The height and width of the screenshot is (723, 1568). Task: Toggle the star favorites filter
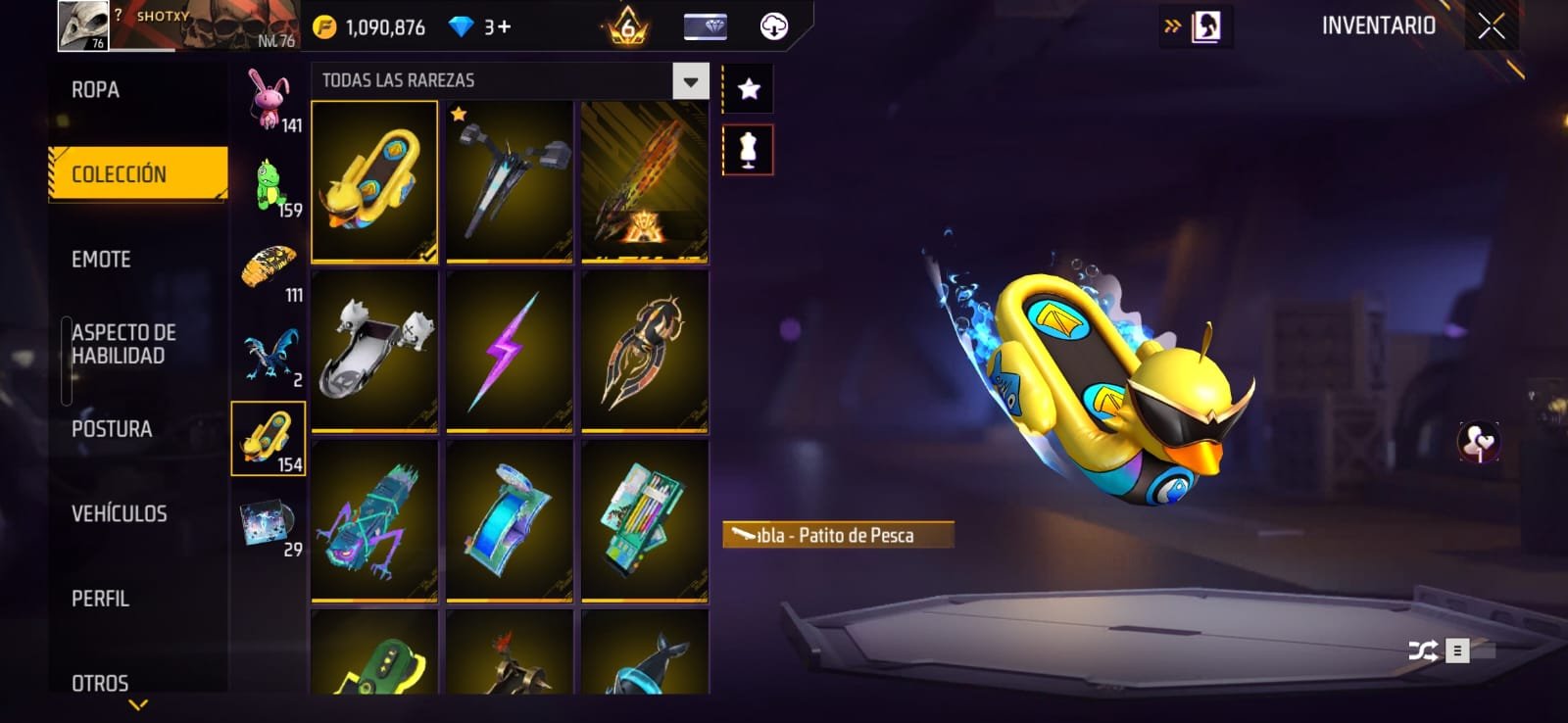coord(749,90)
